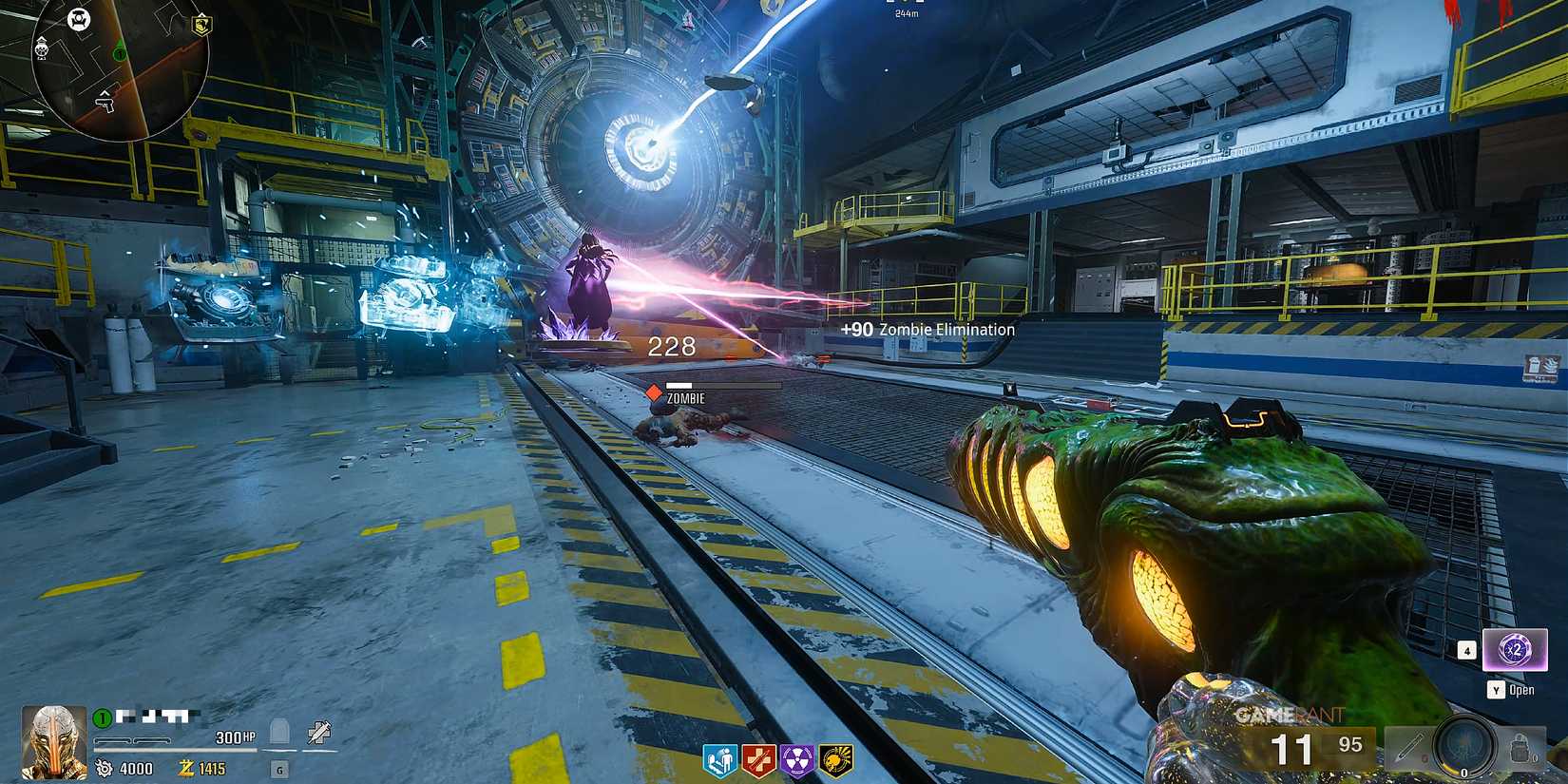The width and height of the screenshot is (1568, 784).
Task: Click the G keybind indicator
Action: [278, 770]
